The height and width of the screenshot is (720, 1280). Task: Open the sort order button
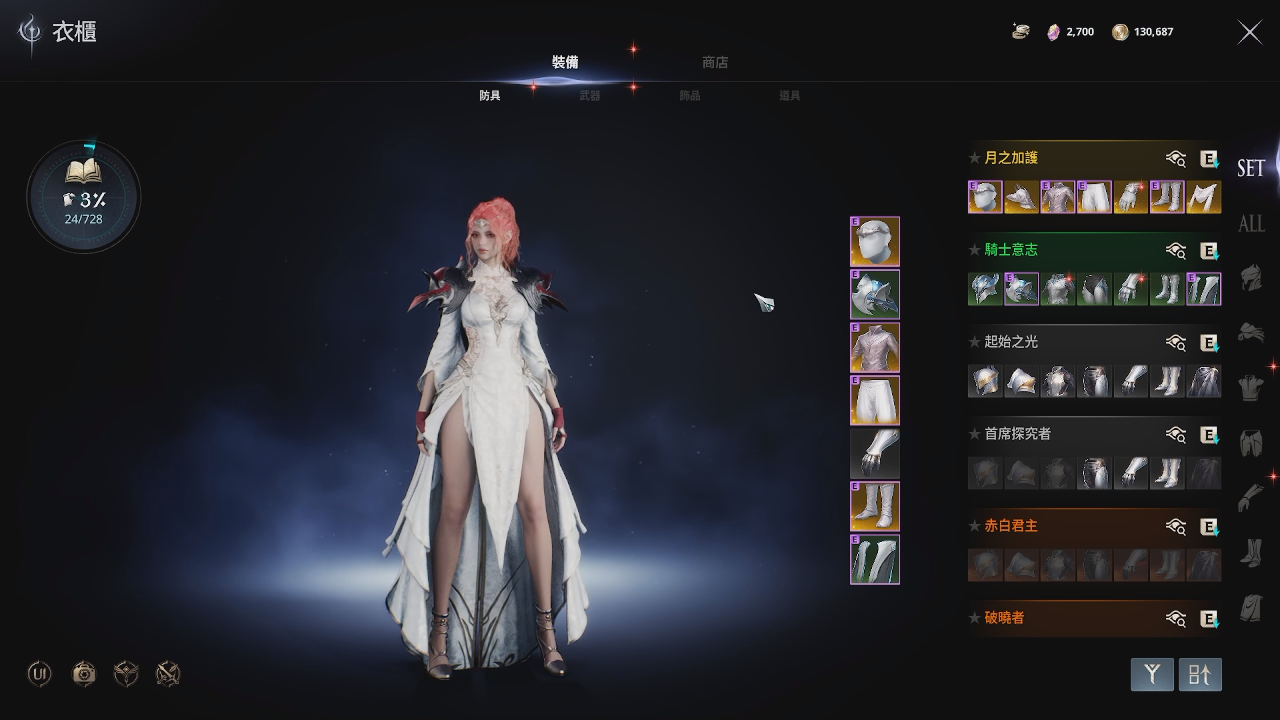1200,675
